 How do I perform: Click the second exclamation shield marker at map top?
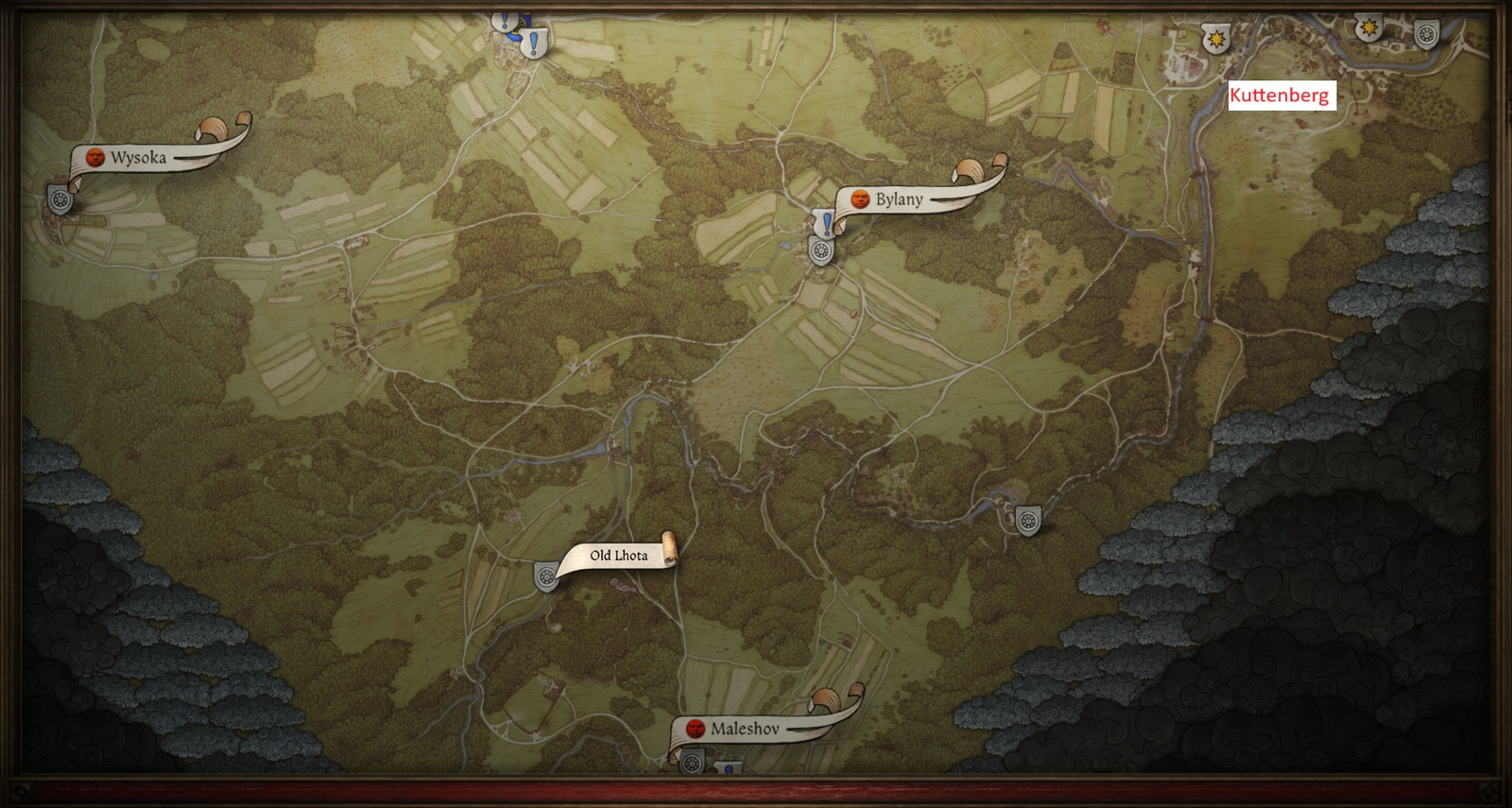(533, 44)
